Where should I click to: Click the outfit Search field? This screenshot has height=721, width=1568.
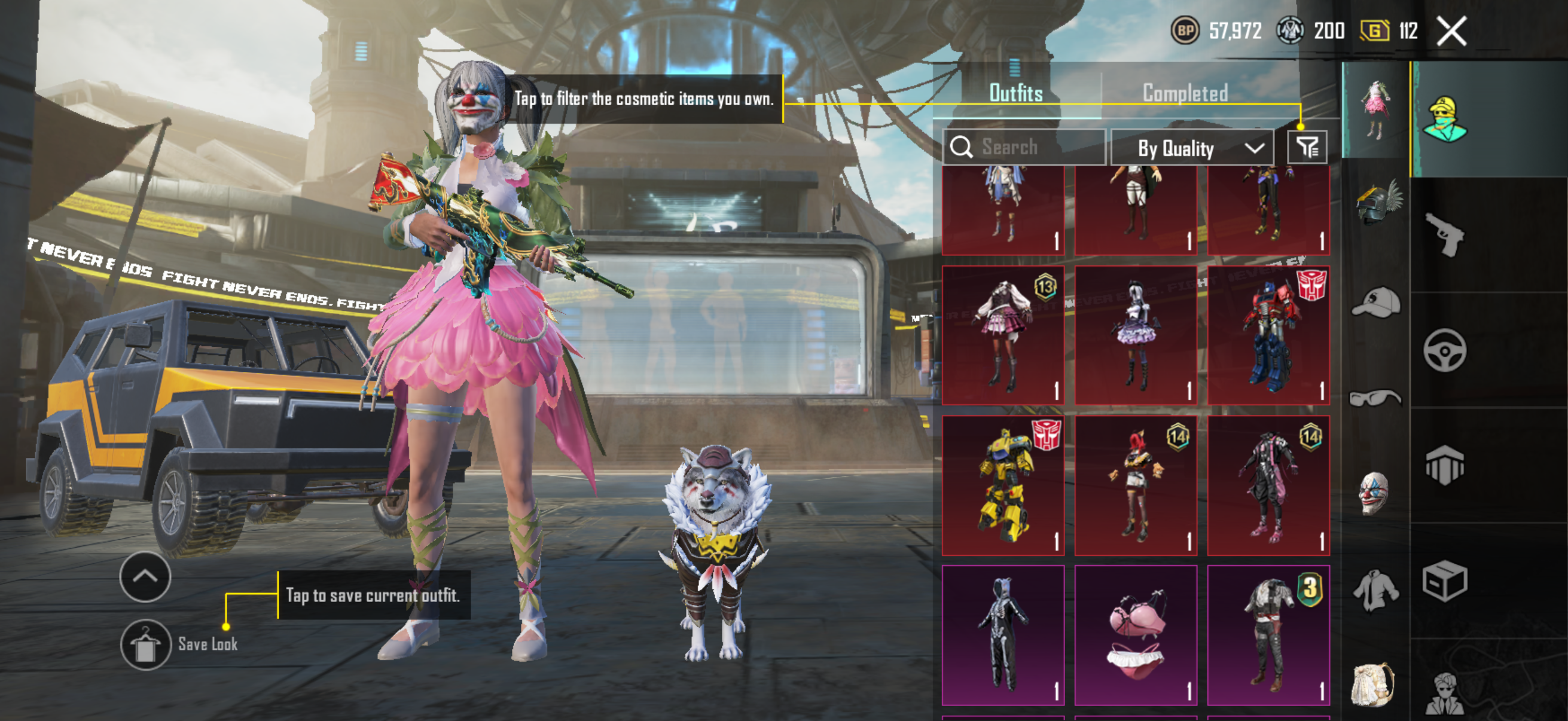(x=1023, y=147)
